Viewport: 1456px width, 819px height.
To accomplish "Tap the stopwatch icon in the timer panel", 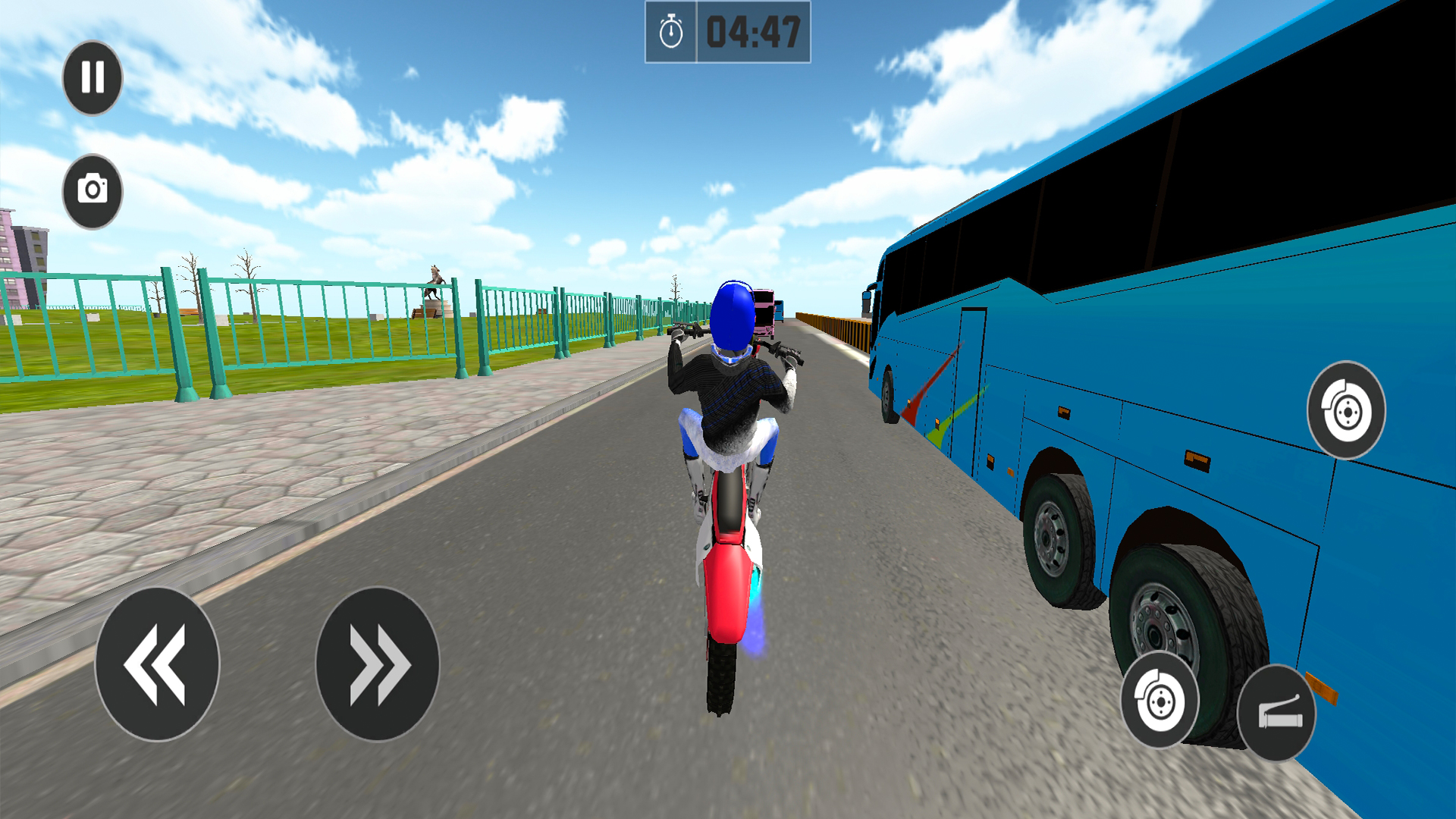I will pyautogui.click(x=670, y=29).
